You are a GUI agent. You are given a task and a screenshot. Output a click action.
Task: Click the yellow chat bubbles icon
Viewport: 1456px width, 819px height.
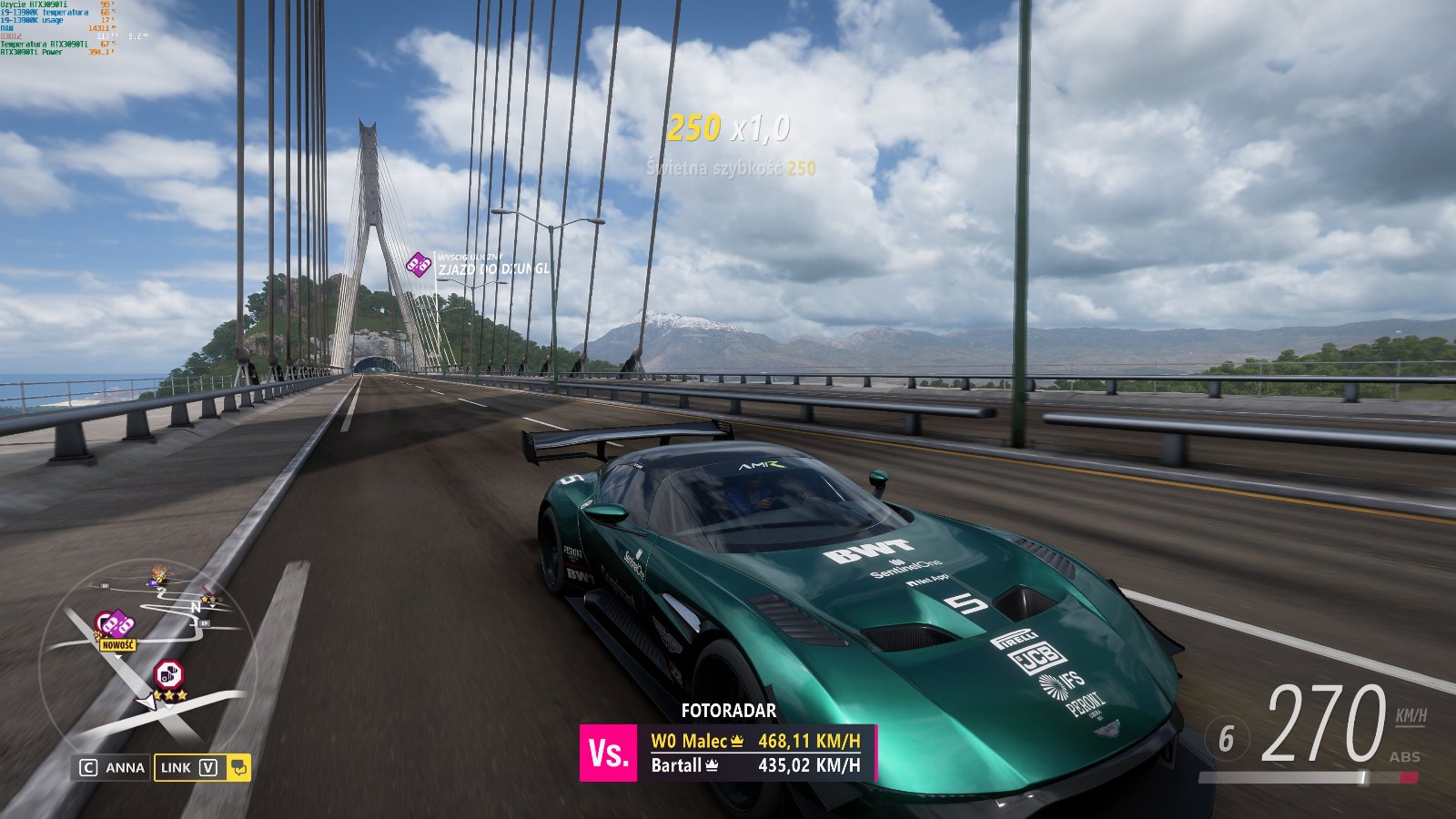click(238, 767)
